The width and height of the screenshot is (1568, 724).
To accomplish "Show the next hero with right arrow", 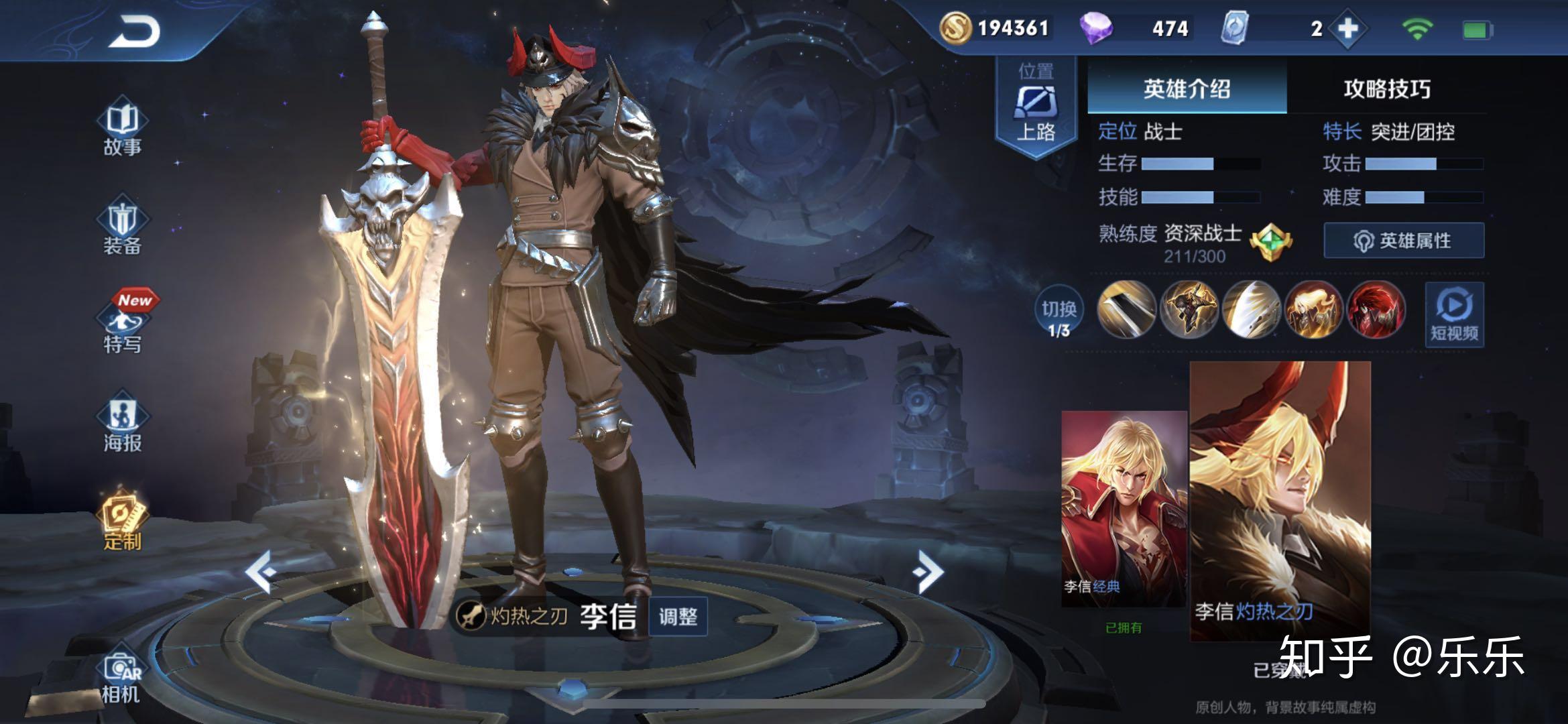I will 928,572.
